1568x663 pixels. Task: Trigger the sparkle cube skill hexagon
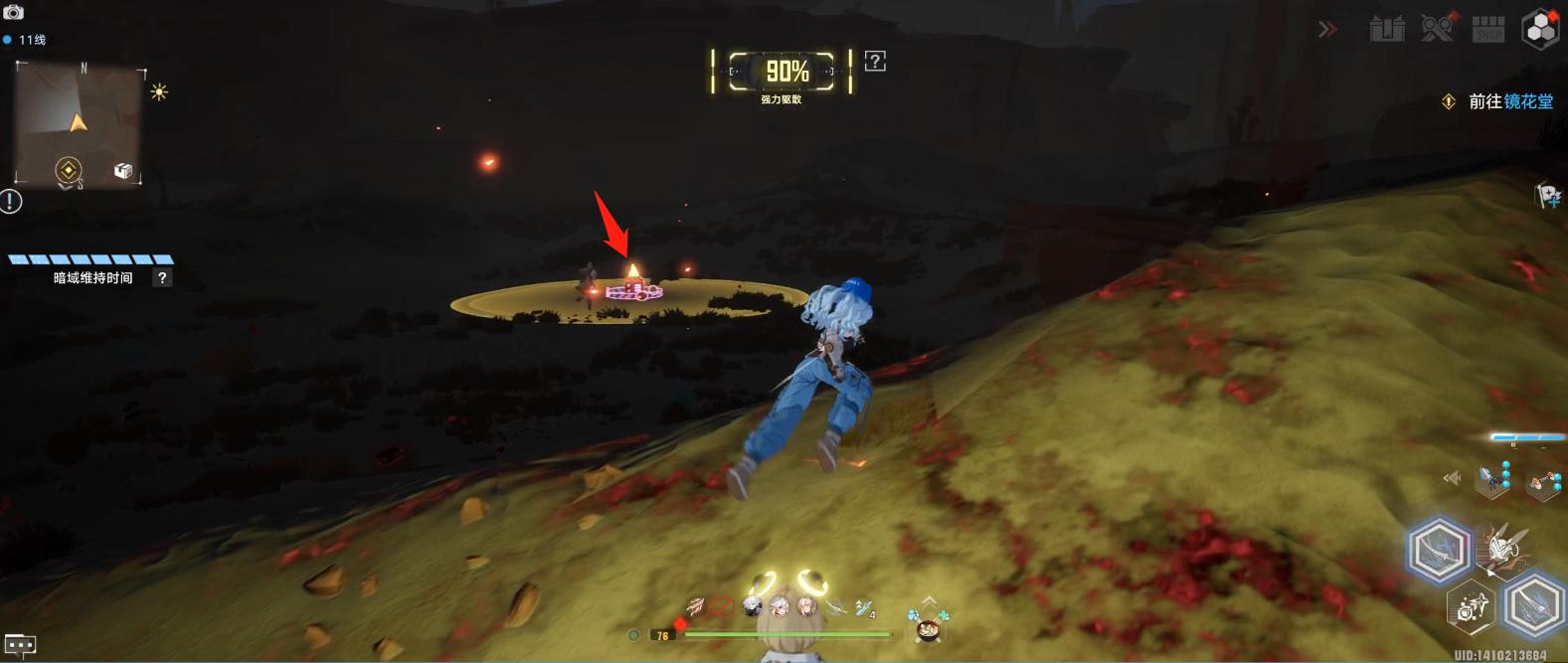click(1472, 605)
